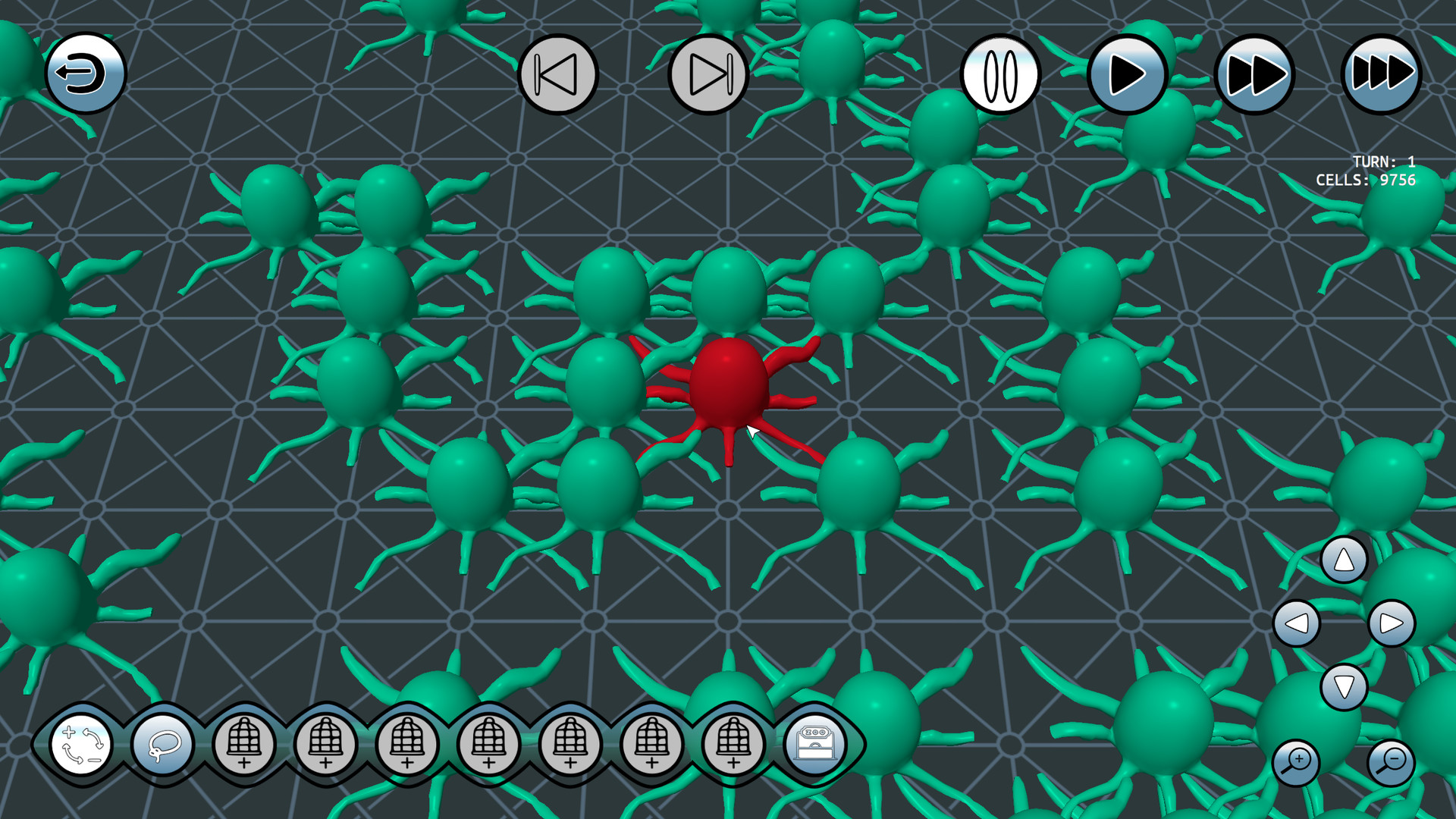Pan the camera to the left
This screenshot has height=819, width=1456.
pyautogui.click(x=1297, y=623)
